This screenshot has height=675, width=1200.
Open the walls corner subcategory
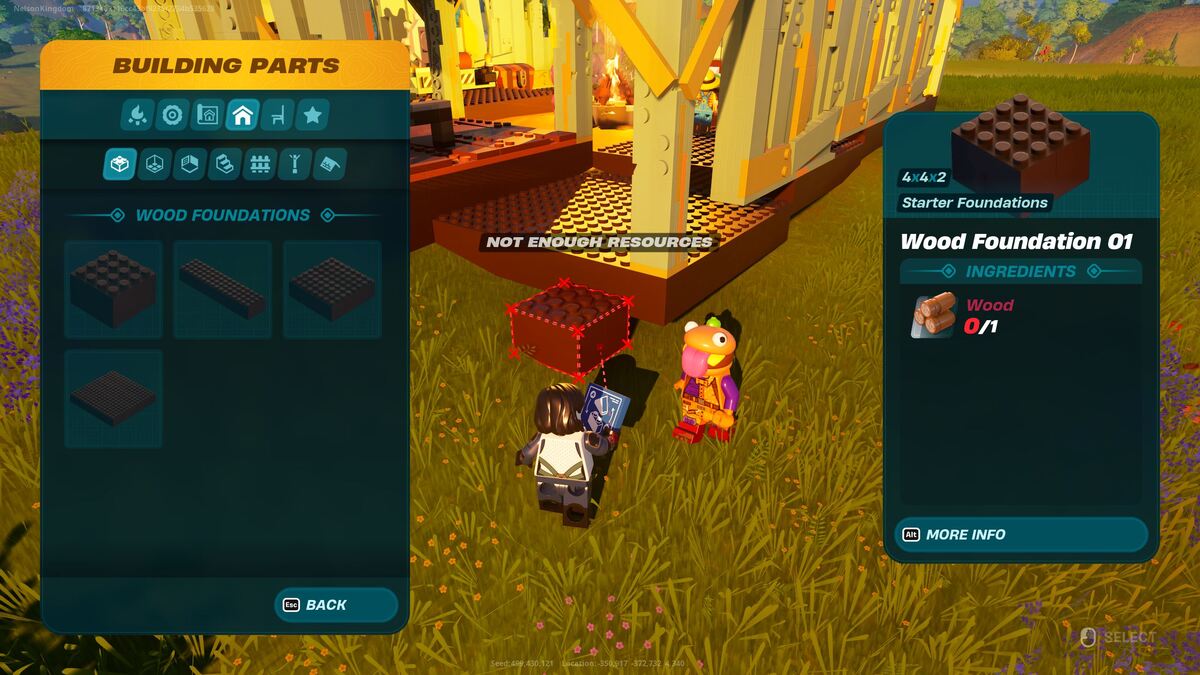click(x=190, y=164)
